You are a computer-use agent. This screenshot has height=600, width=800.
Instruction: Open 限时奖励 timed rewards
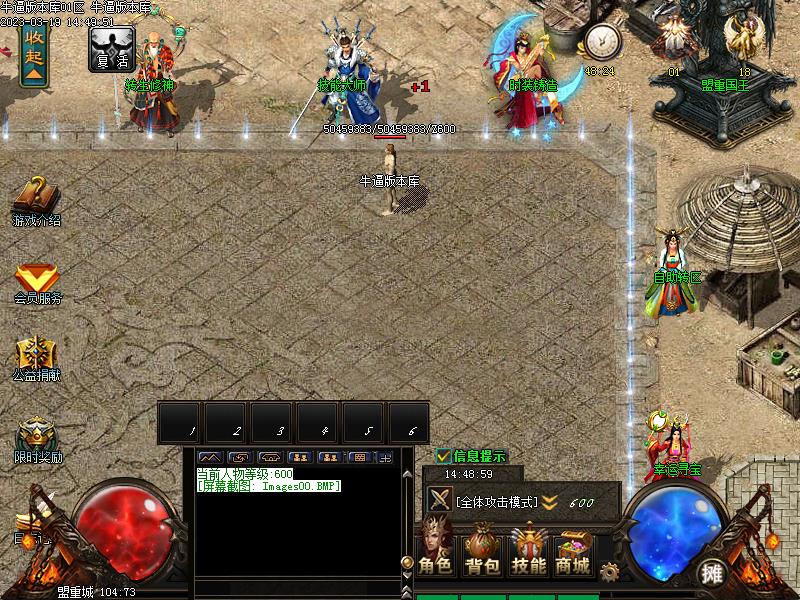(37, 436)
